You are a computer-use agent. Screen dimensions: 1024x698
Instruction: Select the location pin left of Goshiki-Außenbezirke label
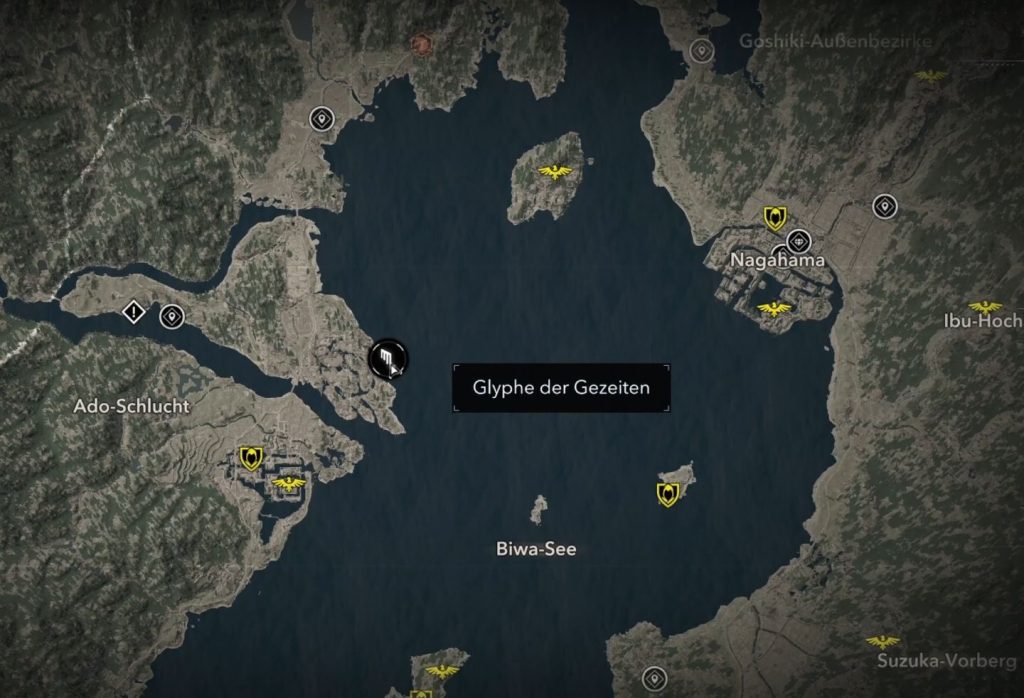(x=702, y=50)
